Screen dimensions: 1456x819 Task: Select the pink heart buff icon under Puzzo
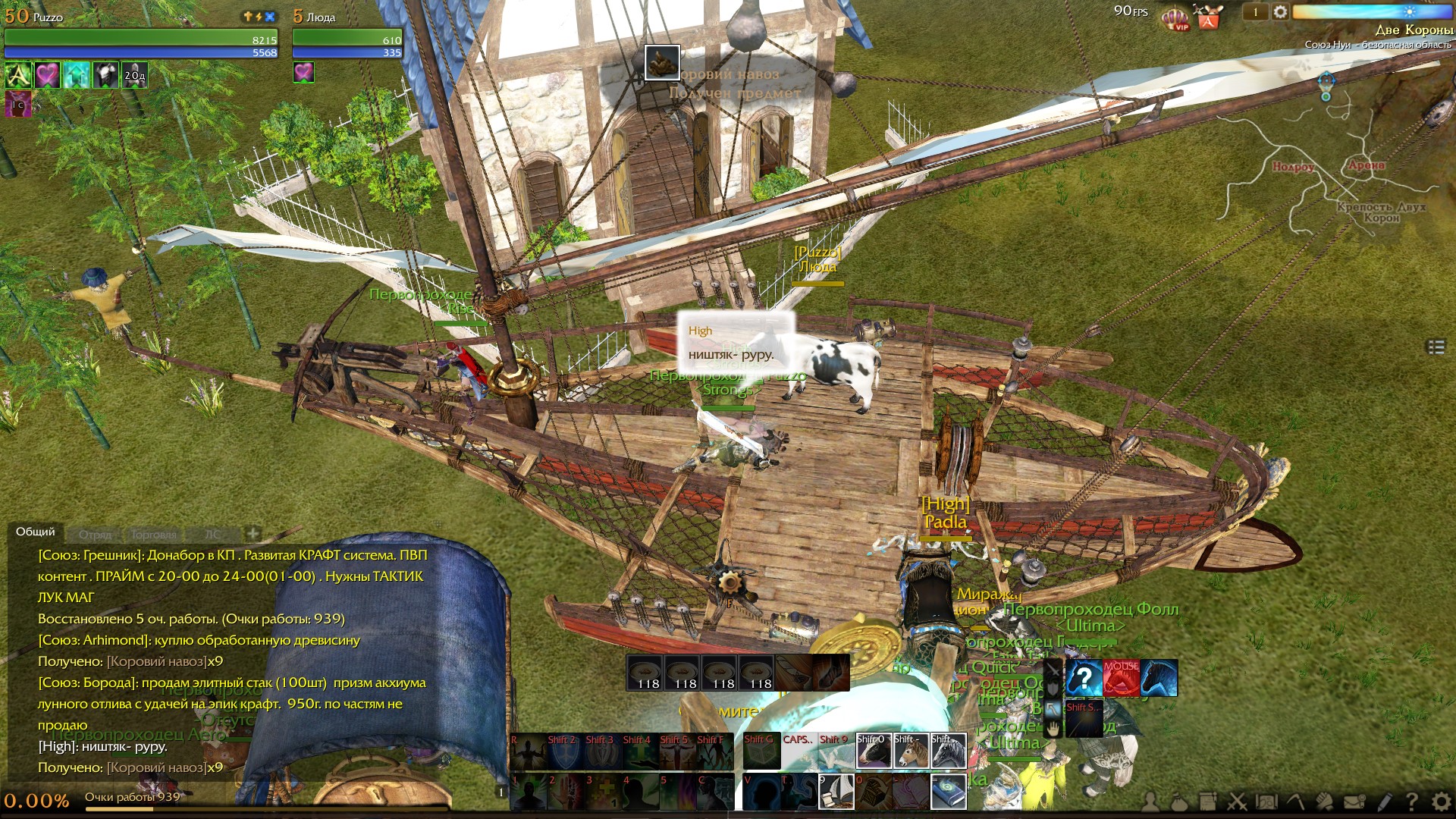pyautogui.click(x=47, y=75)
